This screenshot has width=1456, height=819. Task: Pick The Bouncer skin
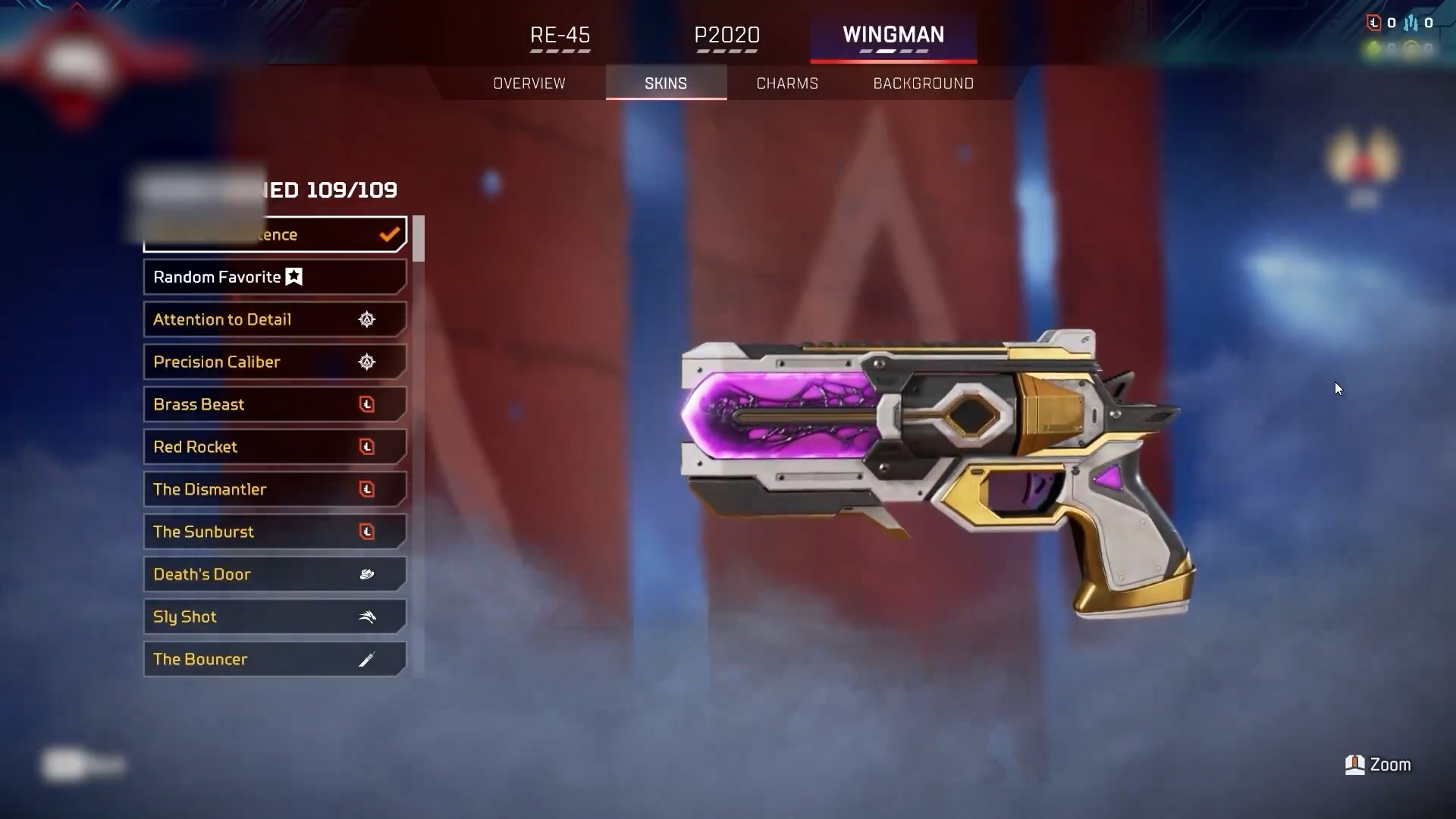275,660
